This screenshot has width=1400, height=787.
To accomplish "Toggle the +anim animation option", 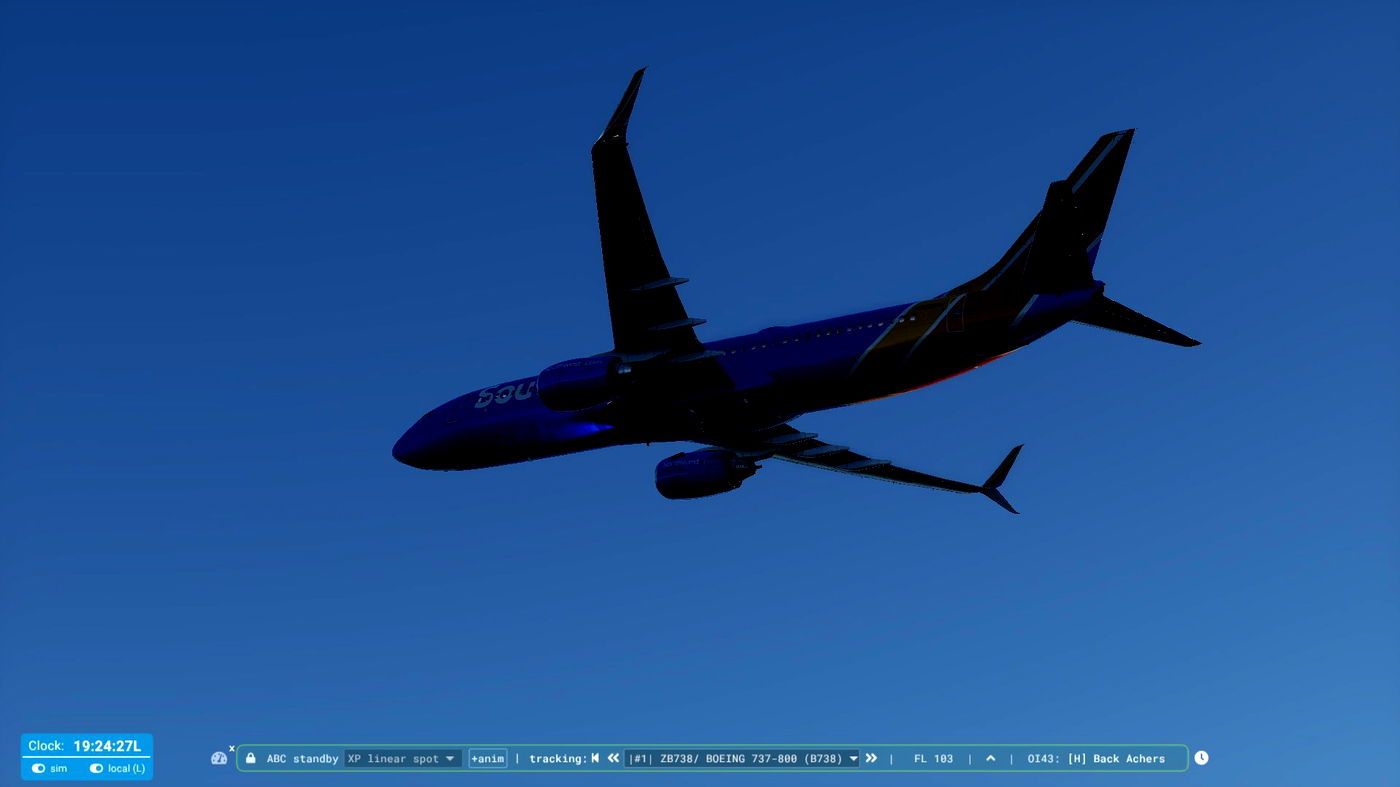I will click(x=487, y=758).
